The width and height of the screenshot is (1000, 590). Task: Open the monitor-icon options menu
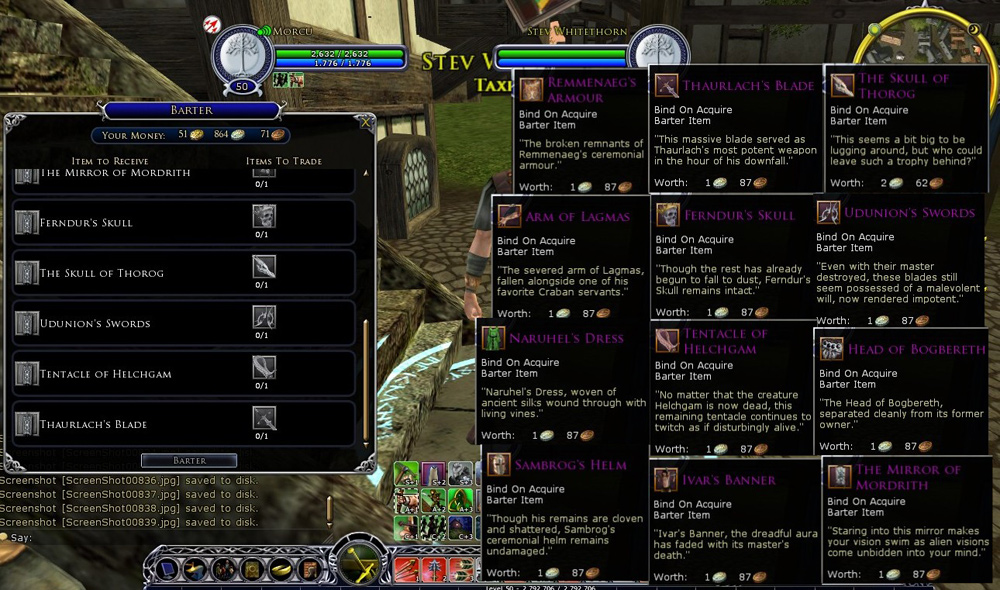tap(166, 570)
